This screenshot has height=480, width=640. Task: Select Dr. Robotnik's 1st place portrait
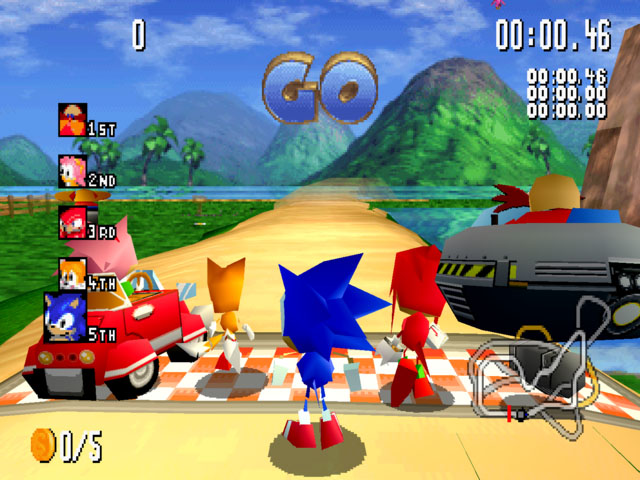click(73, 120)
